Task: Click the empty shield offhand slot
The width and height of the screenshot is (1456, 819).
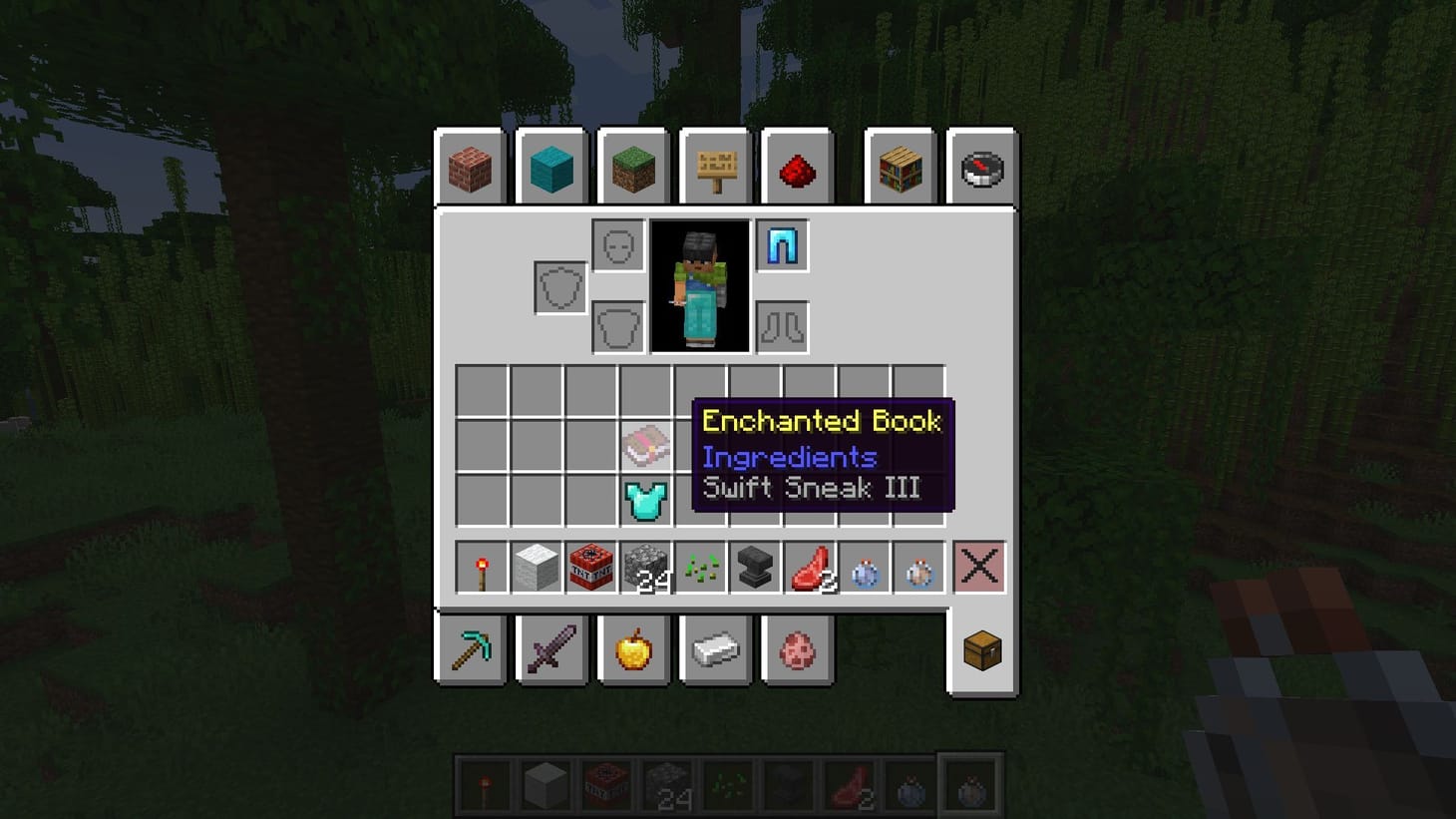Action: 558,285
